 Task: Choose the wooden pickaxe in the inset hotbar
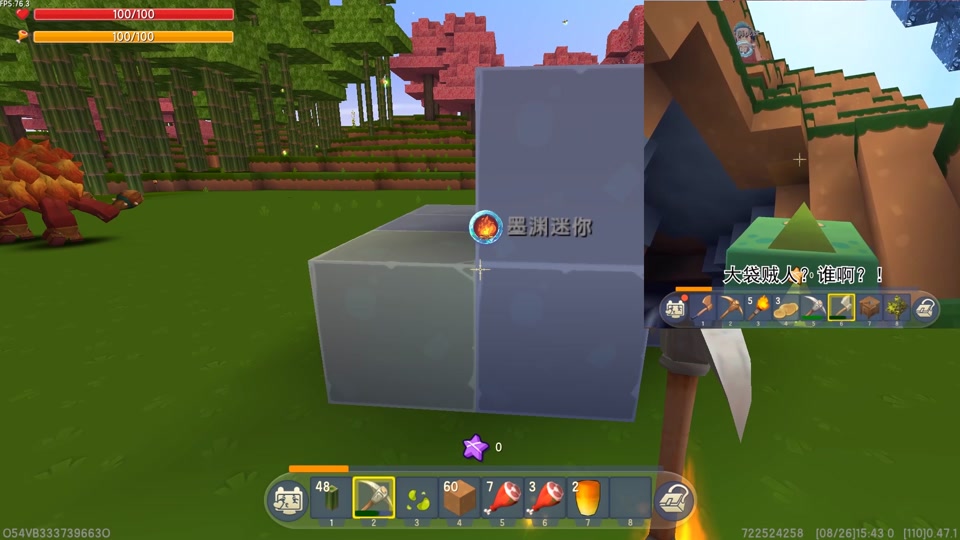pyautogui.click(x=730, y=308)
